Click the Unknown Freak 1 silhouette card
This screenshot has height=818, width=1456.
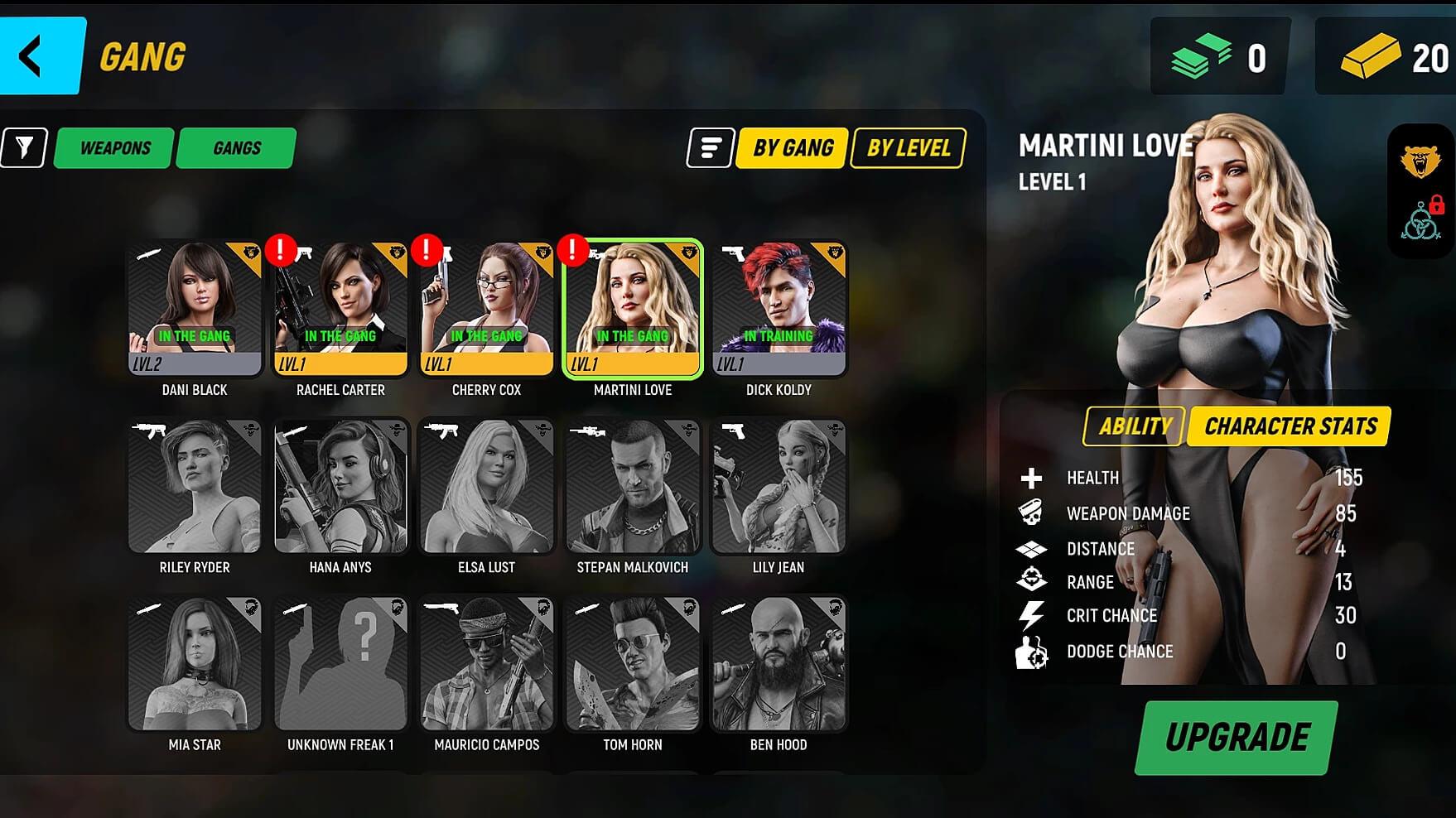(340, 664)
